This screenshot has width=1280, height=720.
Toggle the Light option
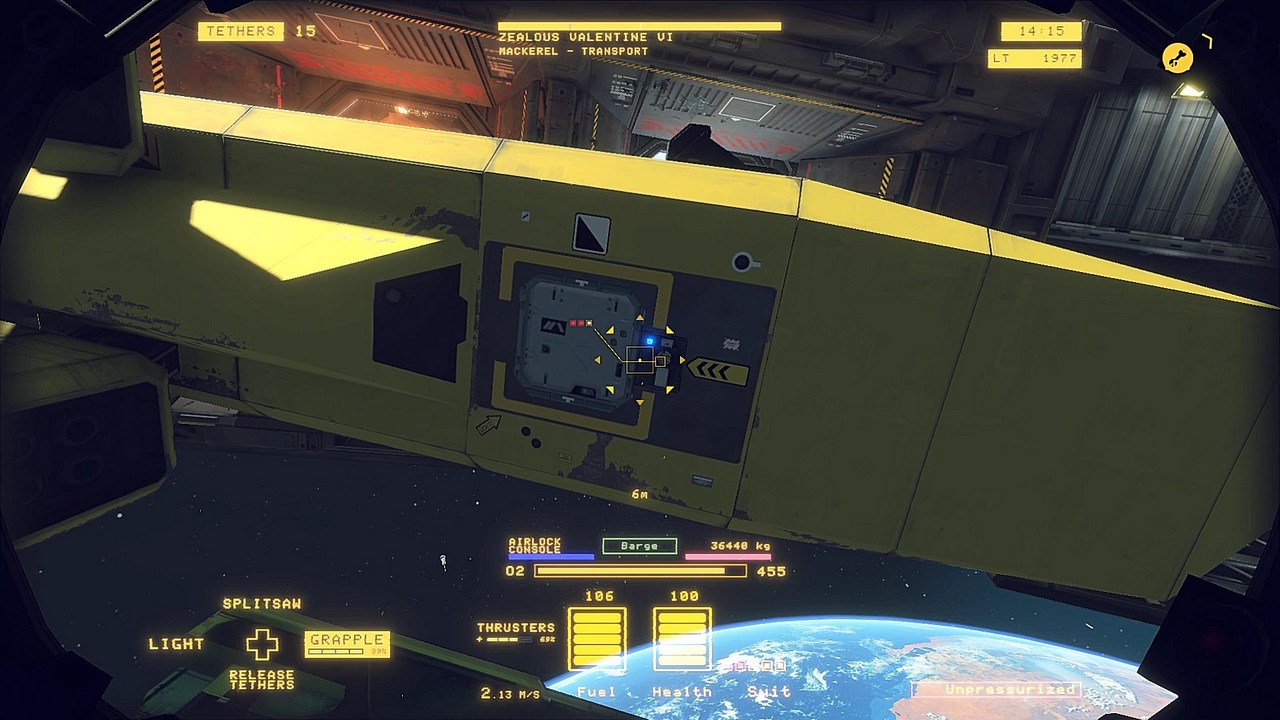177,644
